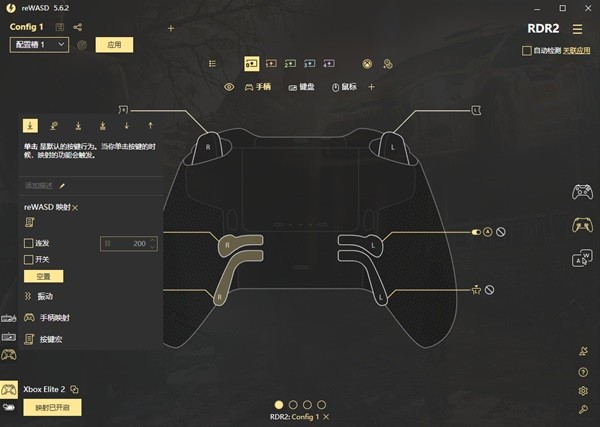Select the 手柄 (gamepad) tab
Image resolution: width=600 pixels, height=427 pixels.
257,87
